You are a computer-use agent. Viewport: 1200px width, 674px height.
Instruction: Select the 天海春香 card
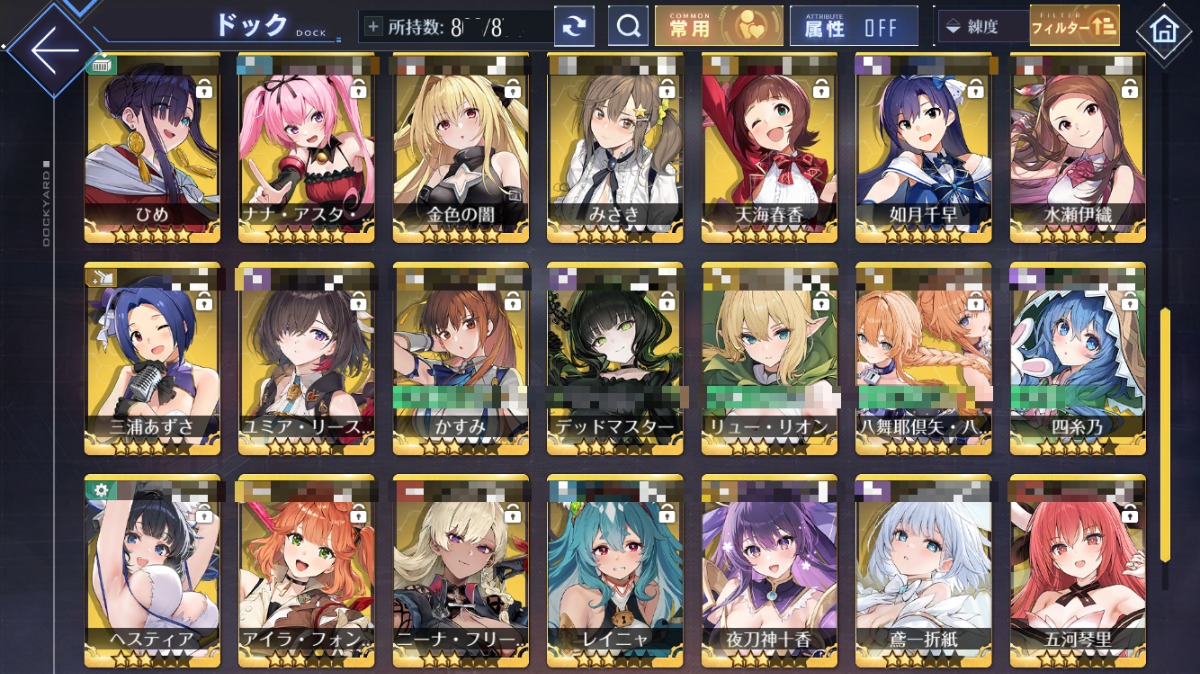(769, 148)
